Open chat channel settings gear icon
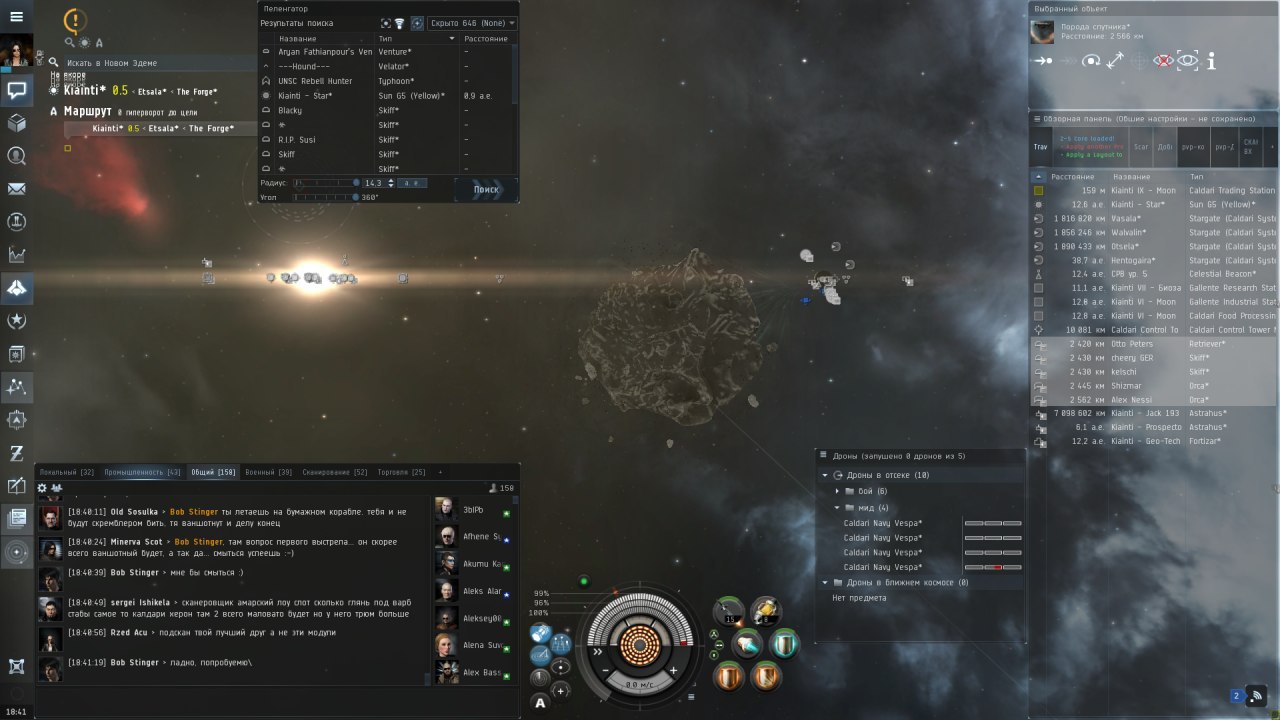The height and width of the screenshot is (720, 1280). [42, 488]
